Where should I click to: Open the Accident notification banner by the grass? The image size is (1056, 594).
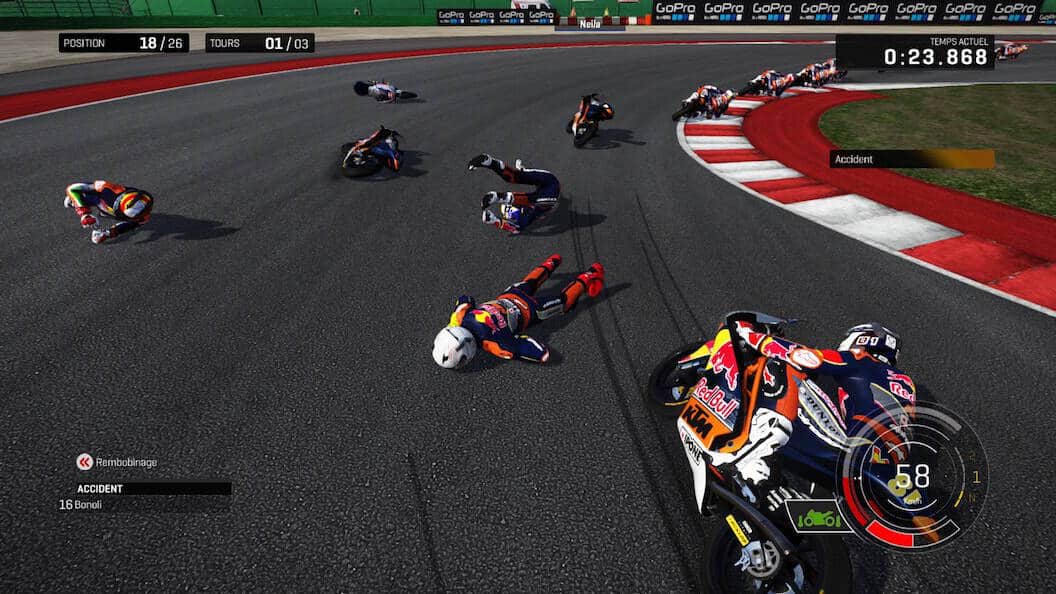(x=911, y=159)
